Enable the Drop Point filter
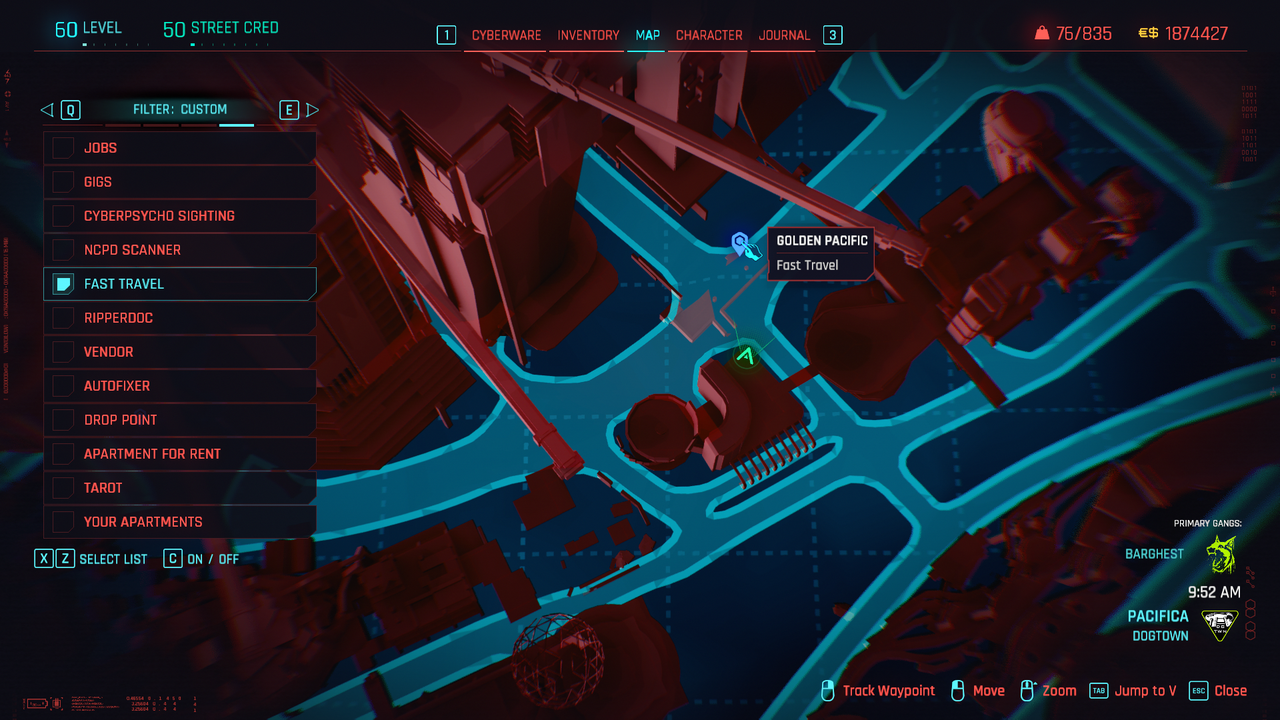The height and width of the screenshot is (720, 1280). click(64, 420)
